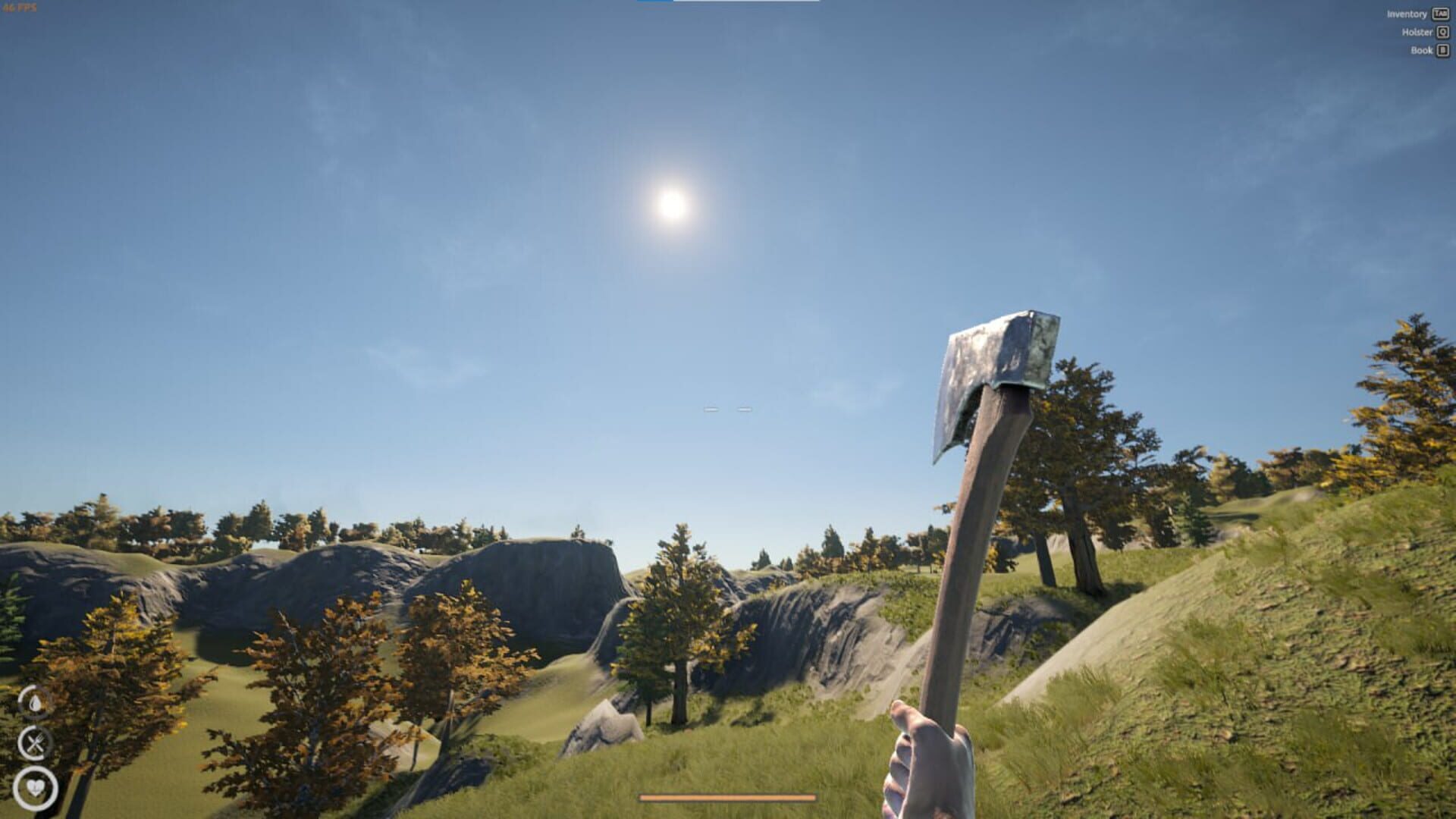
Task: Select the thirst water-droplet status icon
Action: point(36,704)
